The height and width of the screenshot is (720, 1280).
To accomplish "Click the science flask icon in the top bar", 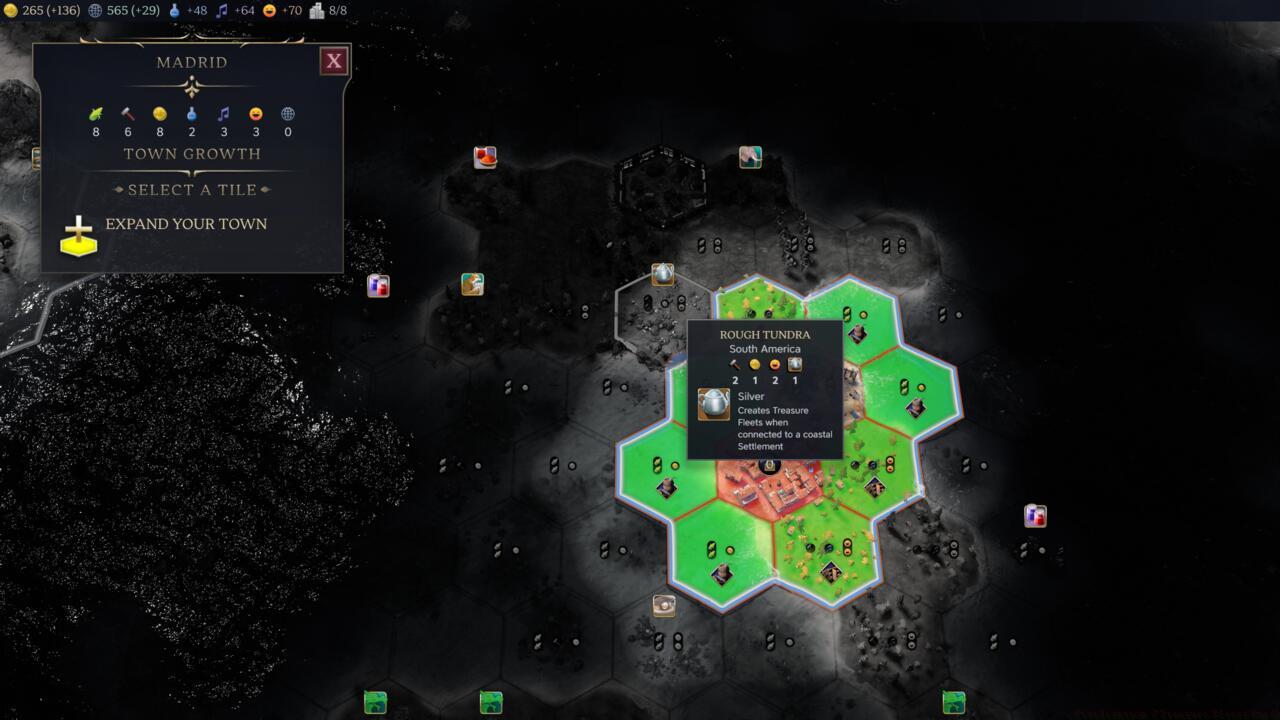I will click(x=176, y=9).
